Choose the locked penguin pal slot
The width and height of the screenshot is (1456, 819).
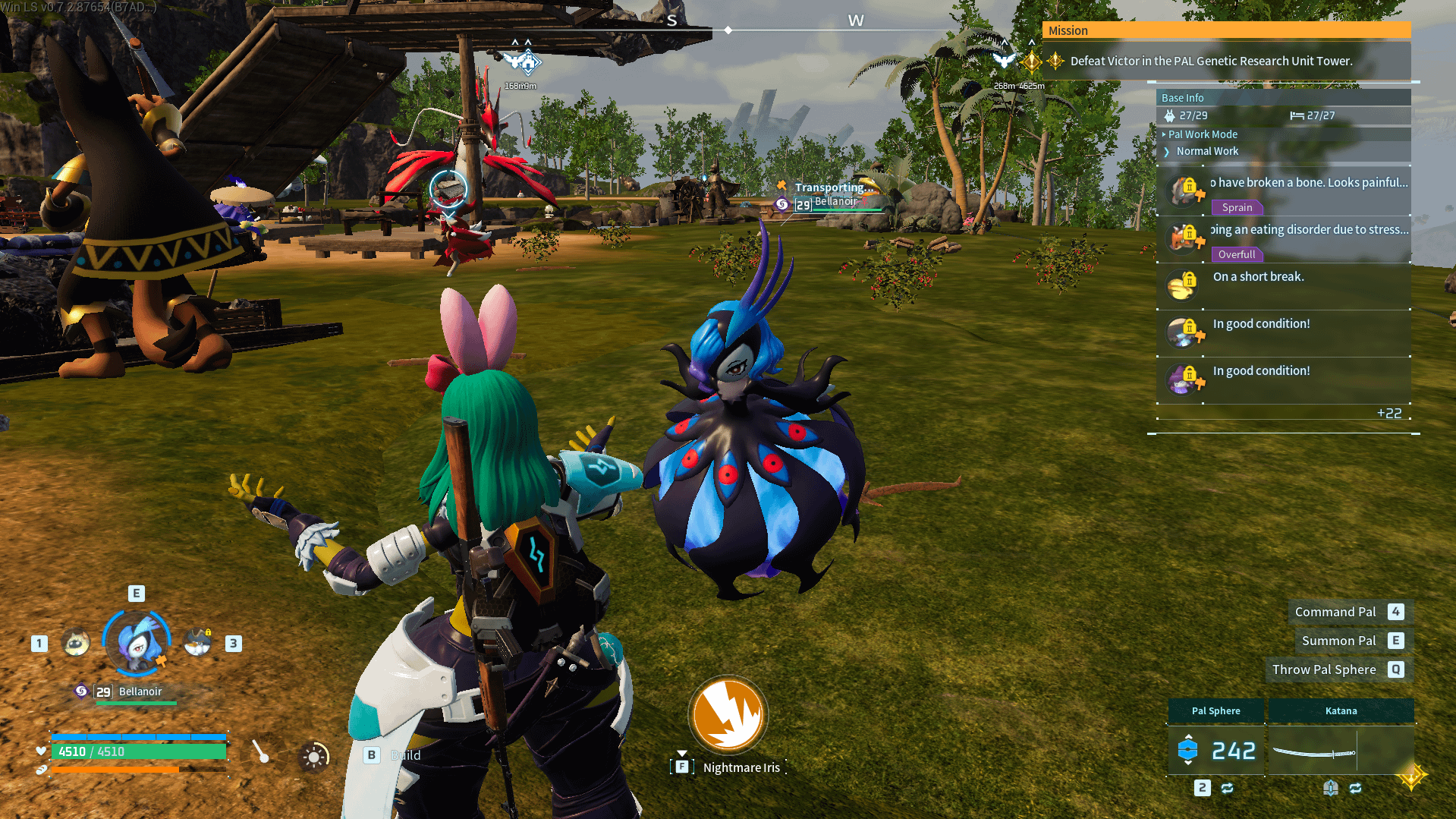tap(198, 643)
